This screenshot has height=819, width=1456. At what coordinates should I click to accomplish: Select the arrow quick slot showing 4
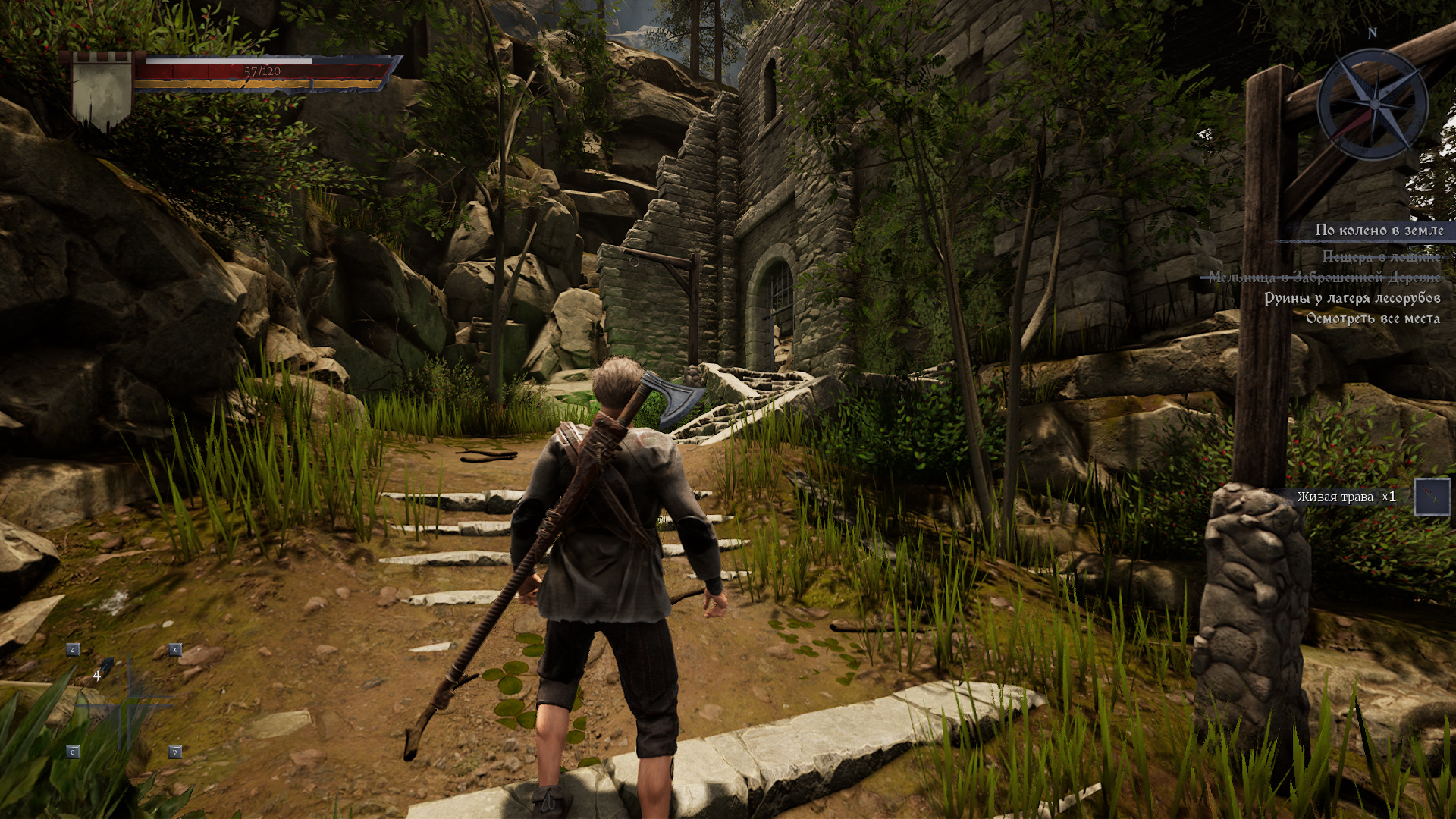102,673
